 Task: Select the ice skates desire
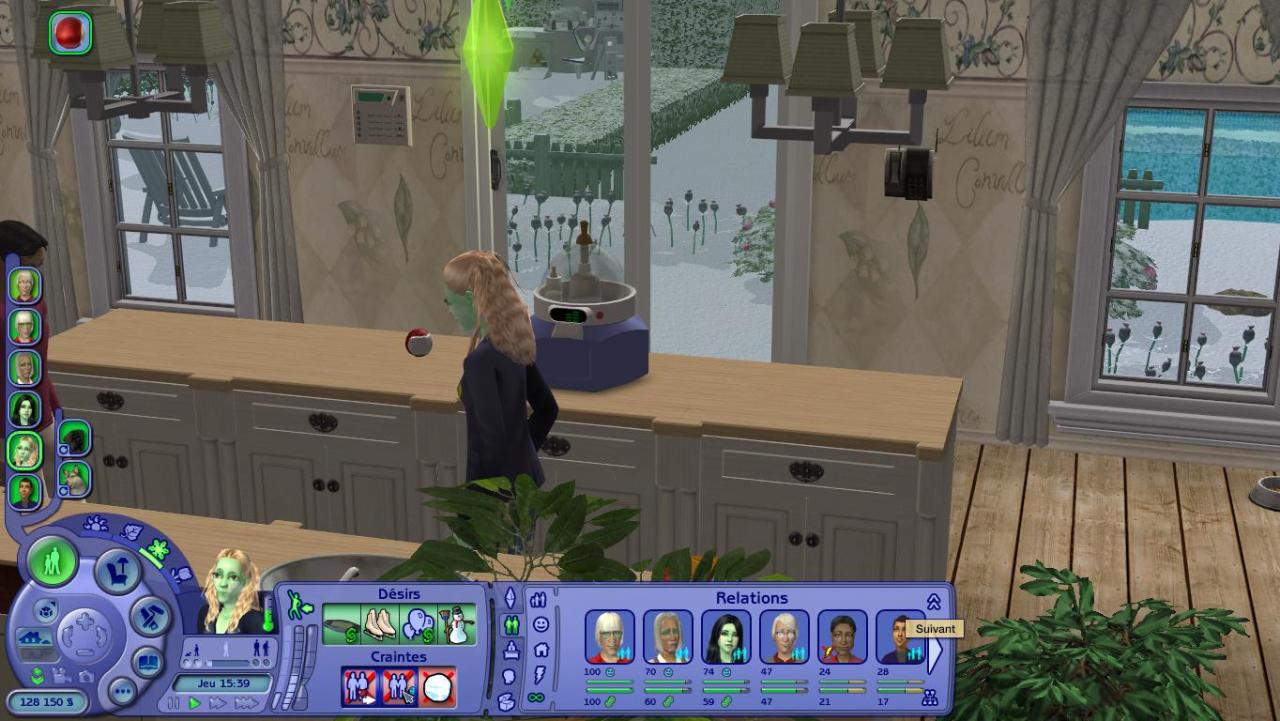coord(379,625)
